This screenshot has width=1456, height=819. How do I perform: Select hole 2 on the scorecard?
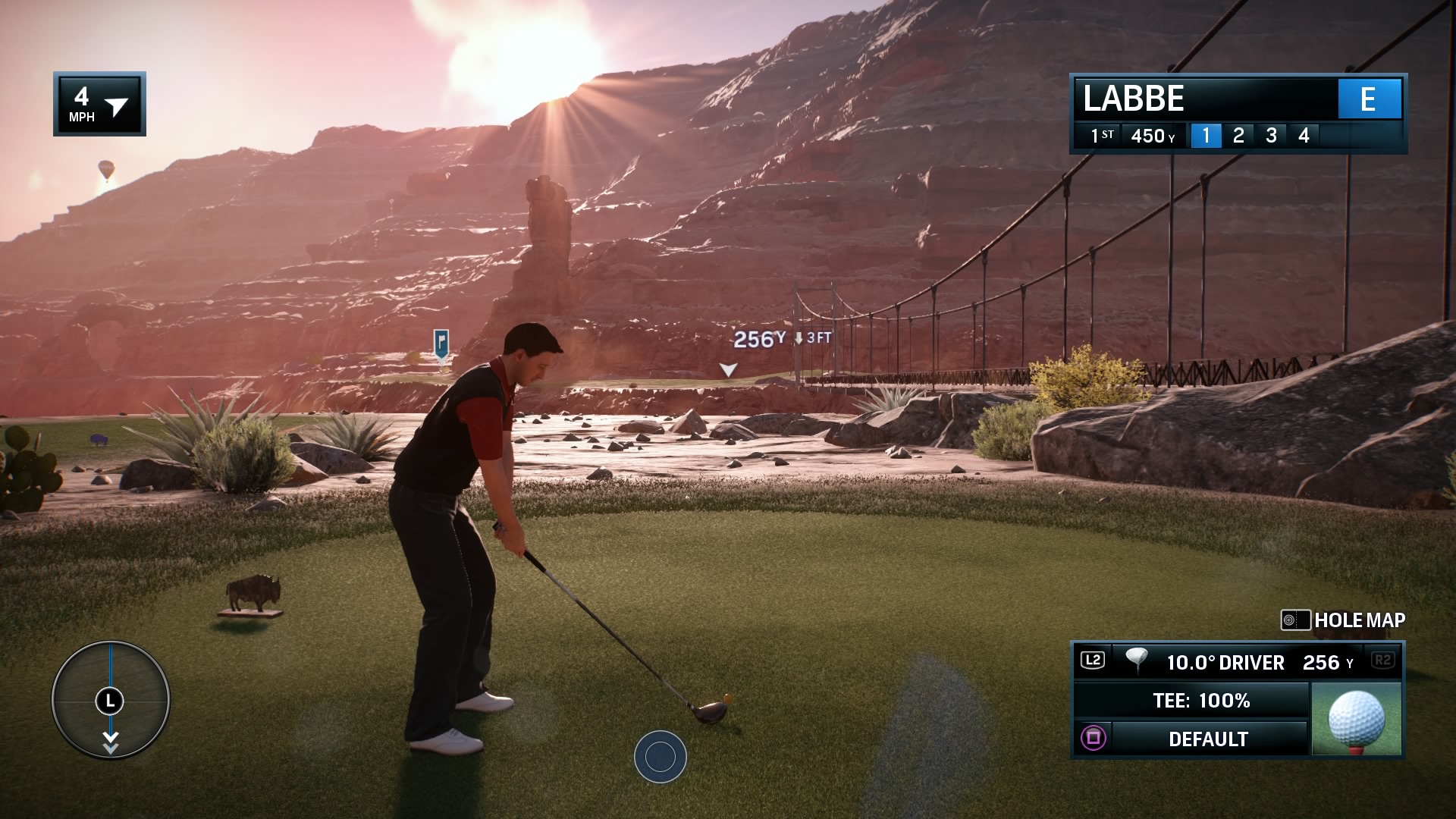[1238, 136]
